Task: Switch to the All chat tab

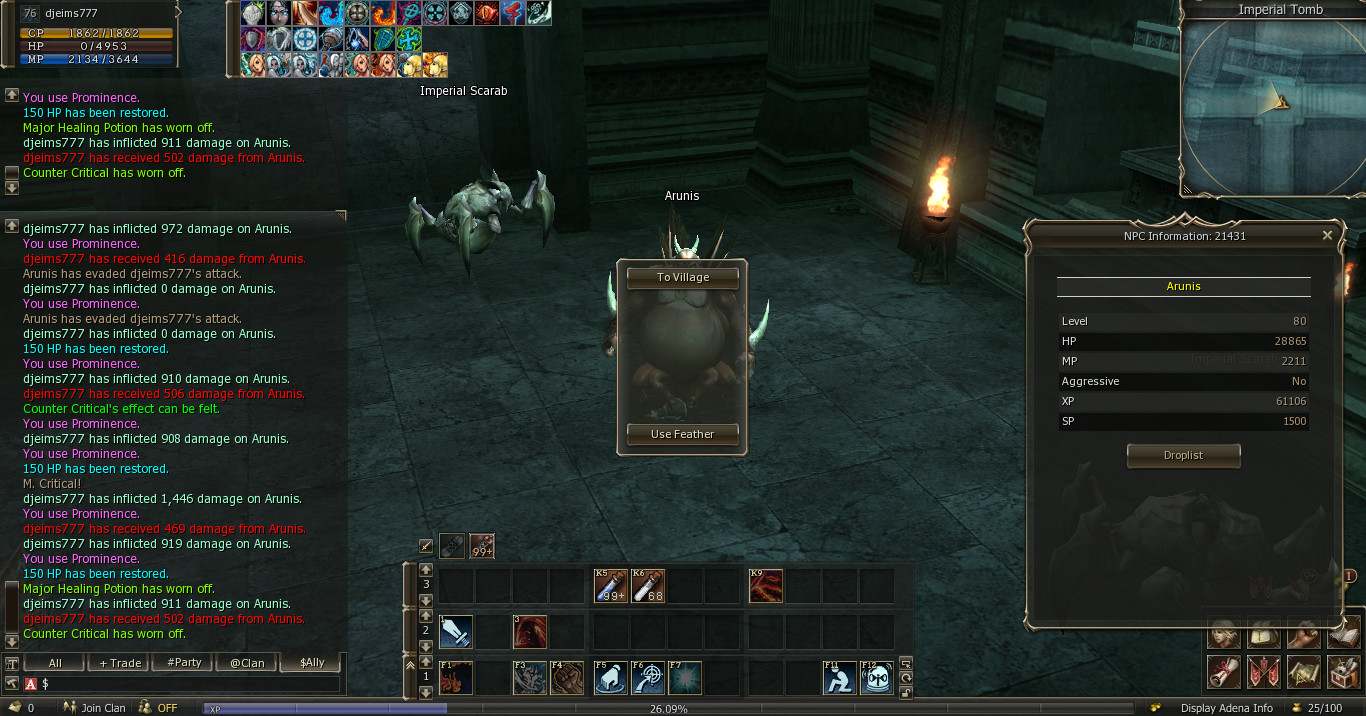Action: coord(55,663)
